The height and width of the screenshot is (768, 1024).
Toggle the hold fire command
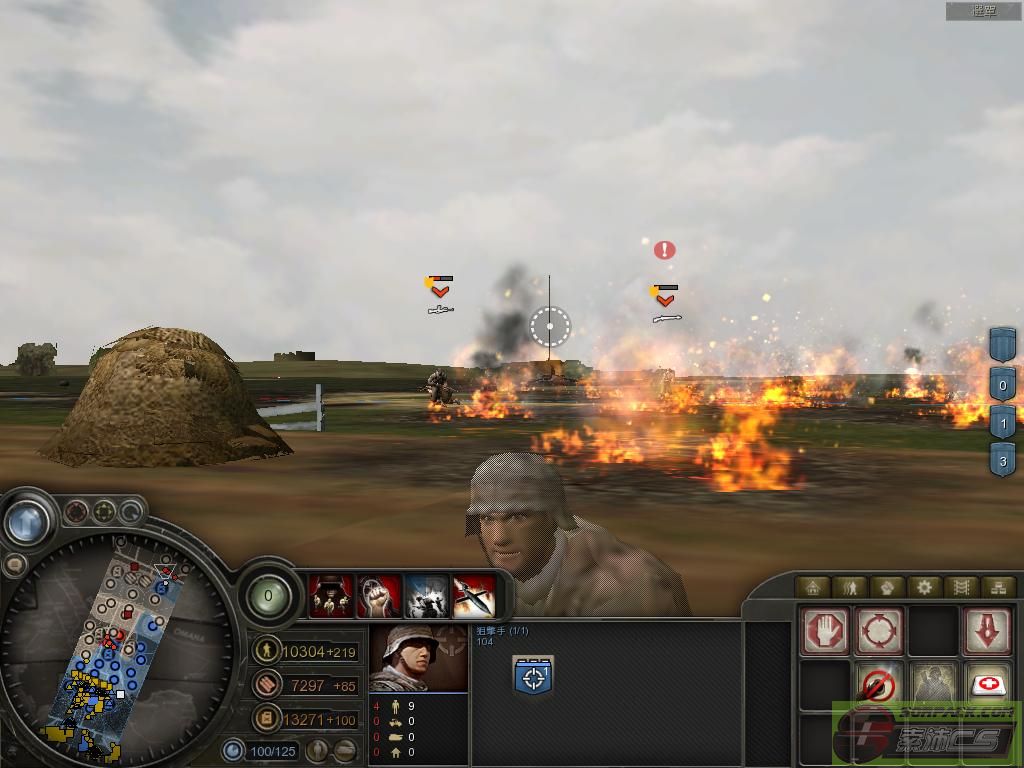pos(879,686)
